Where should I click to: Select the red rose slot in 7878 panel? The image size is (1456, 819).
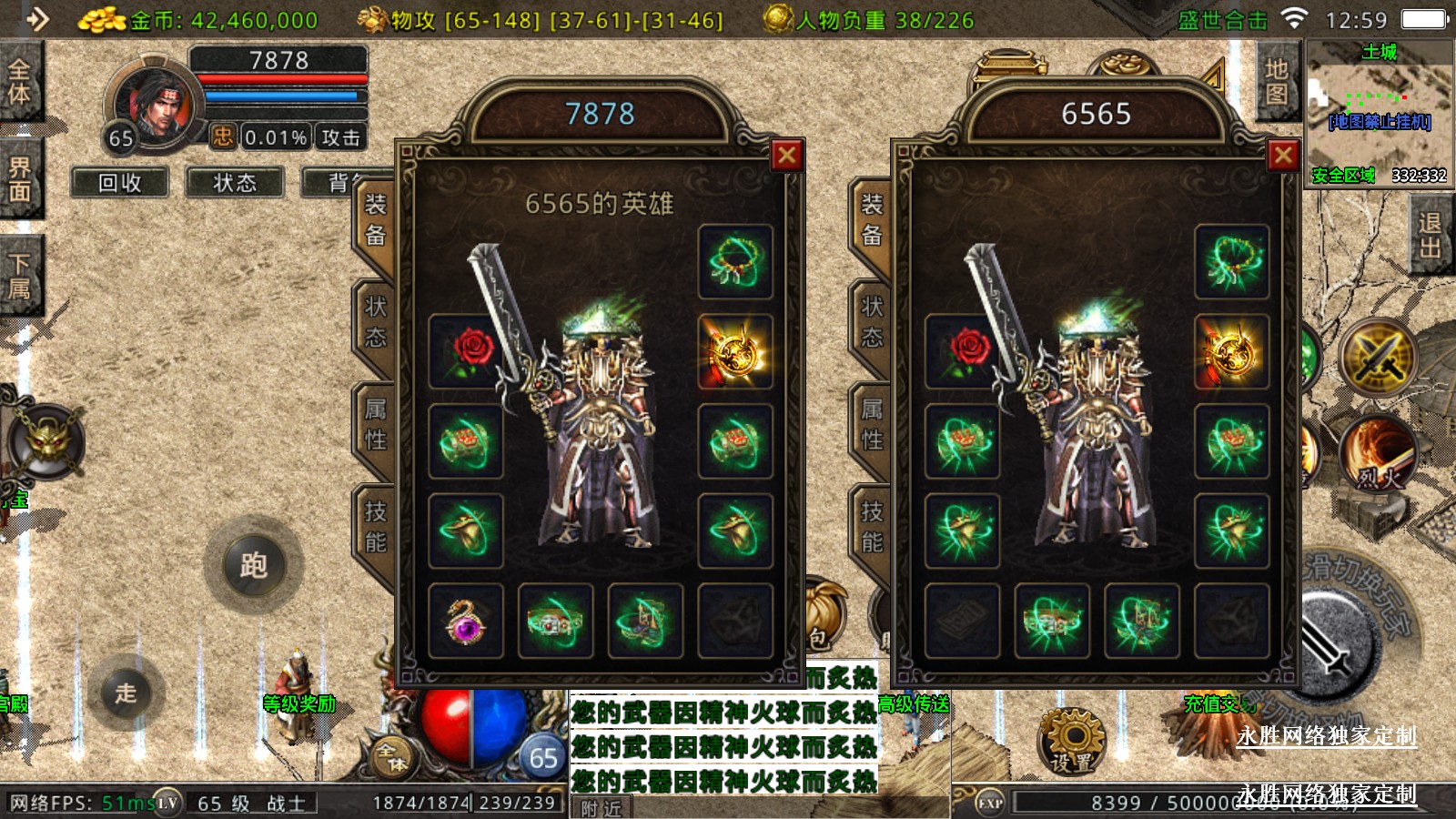(x=466, y=351)
